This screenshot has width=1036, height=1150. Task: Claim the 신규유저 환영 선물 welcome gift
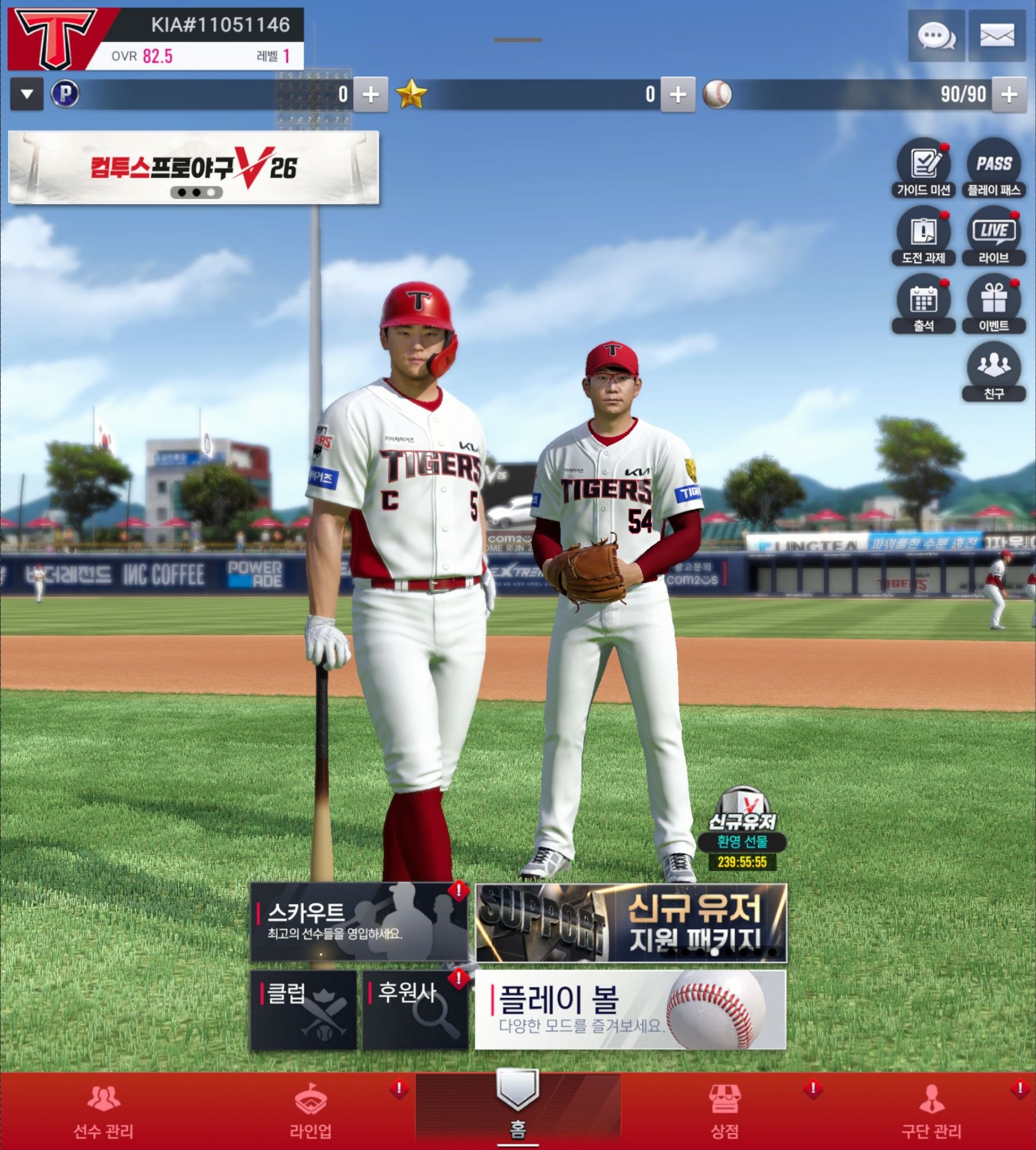click(x=742, y=829)
